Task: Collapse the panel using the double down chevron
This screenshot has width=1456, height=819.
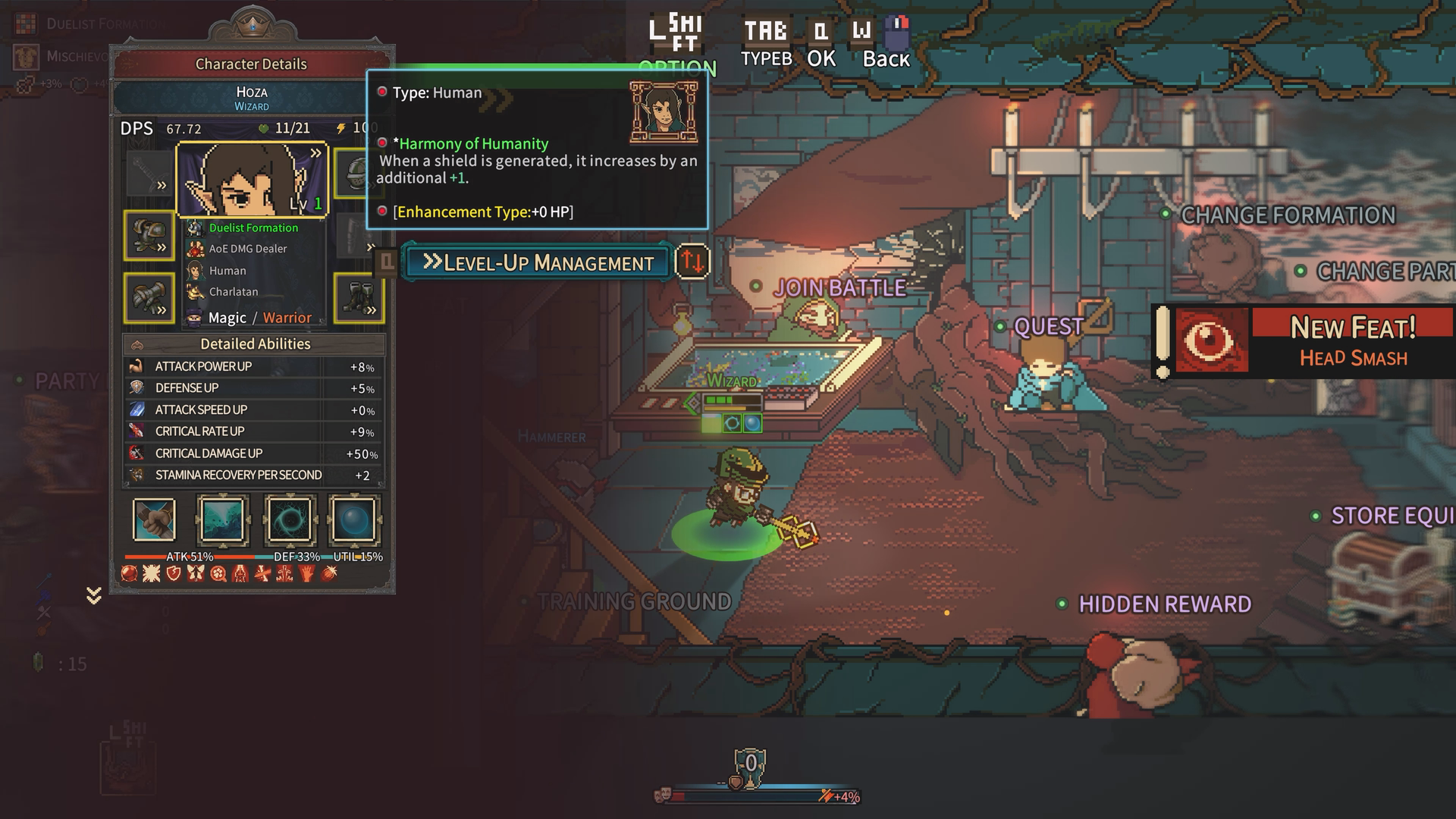Action: point(93,596)
